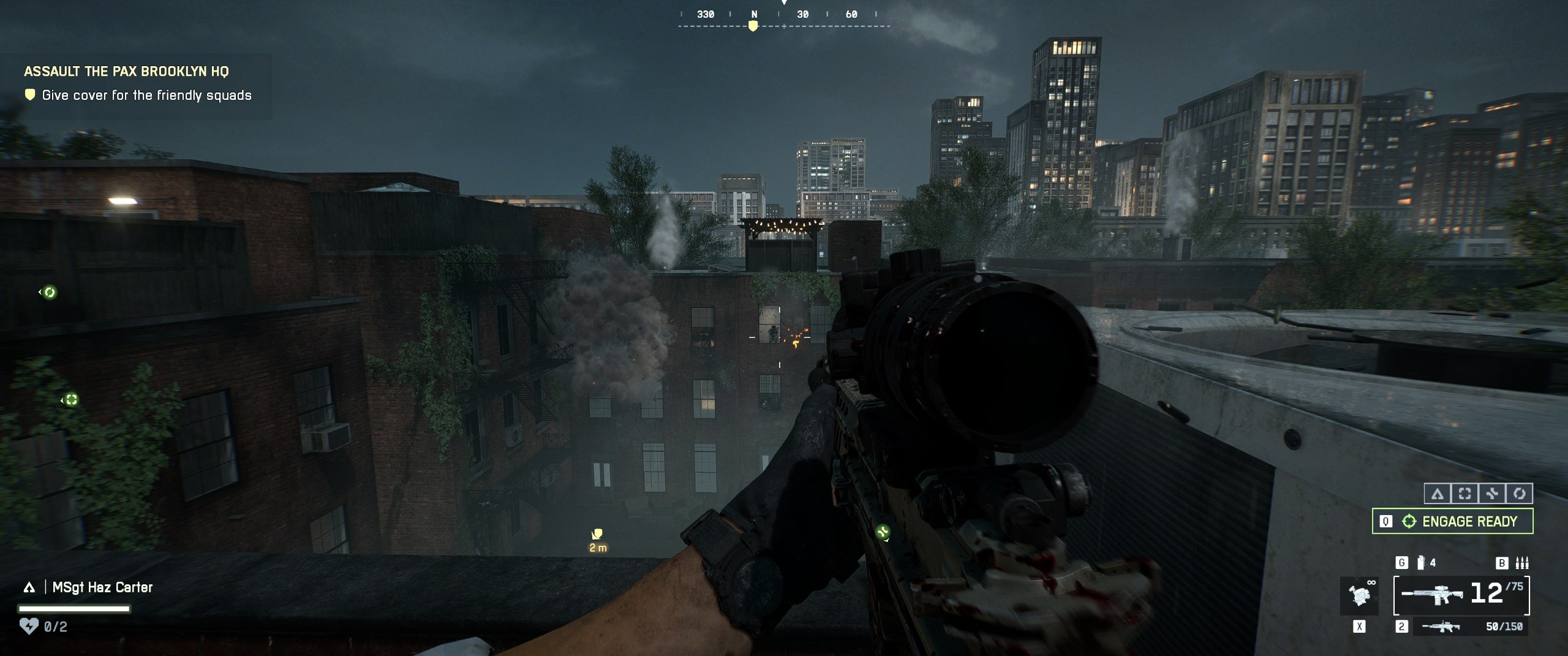Select the engineer wrench icon in squad bar
Image resolution: width=1568 pixels, height=656 pixels.
1492,494
